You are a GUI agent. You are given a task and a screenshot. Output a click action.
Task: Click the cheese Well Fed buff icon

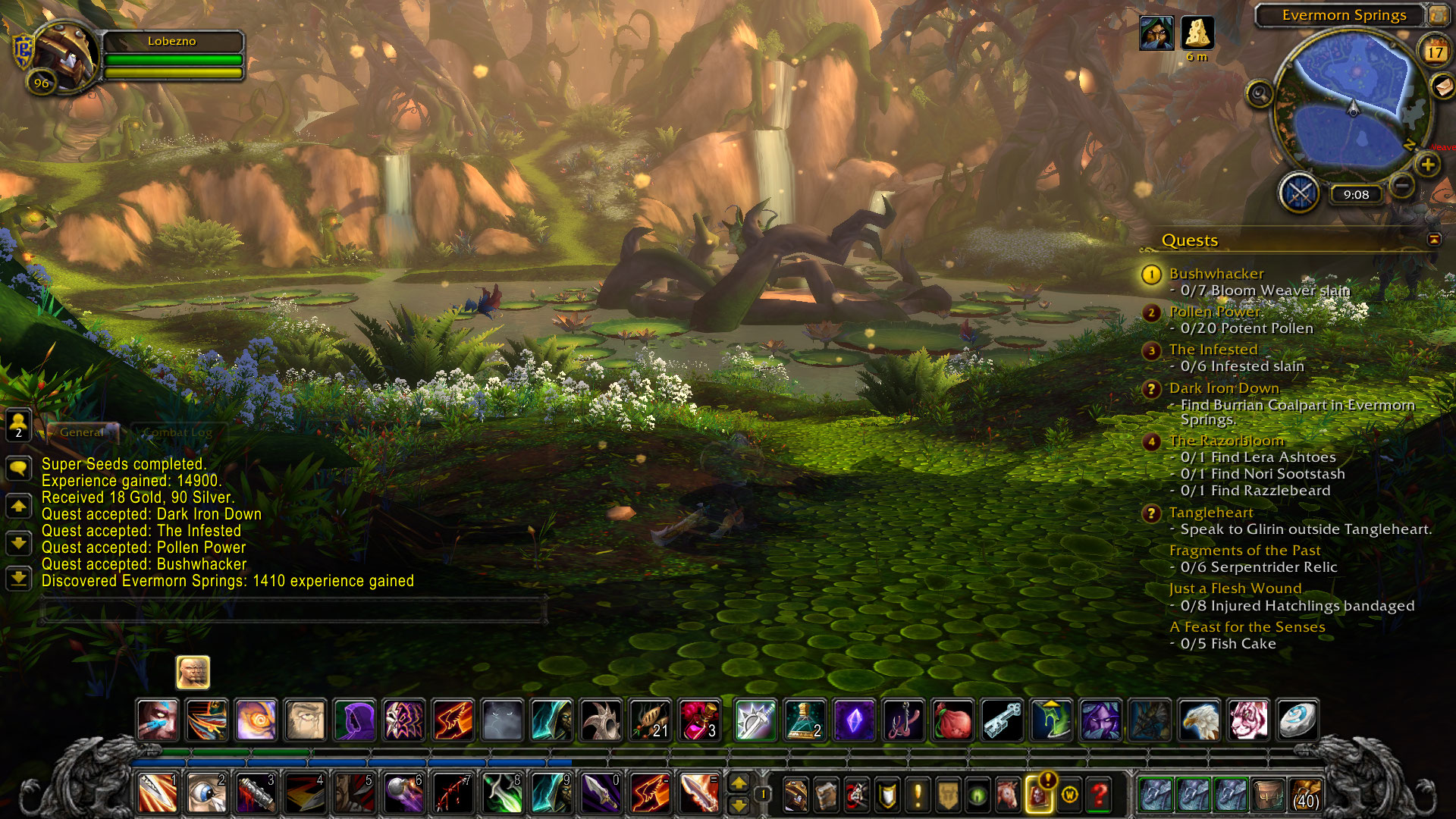1197,33
